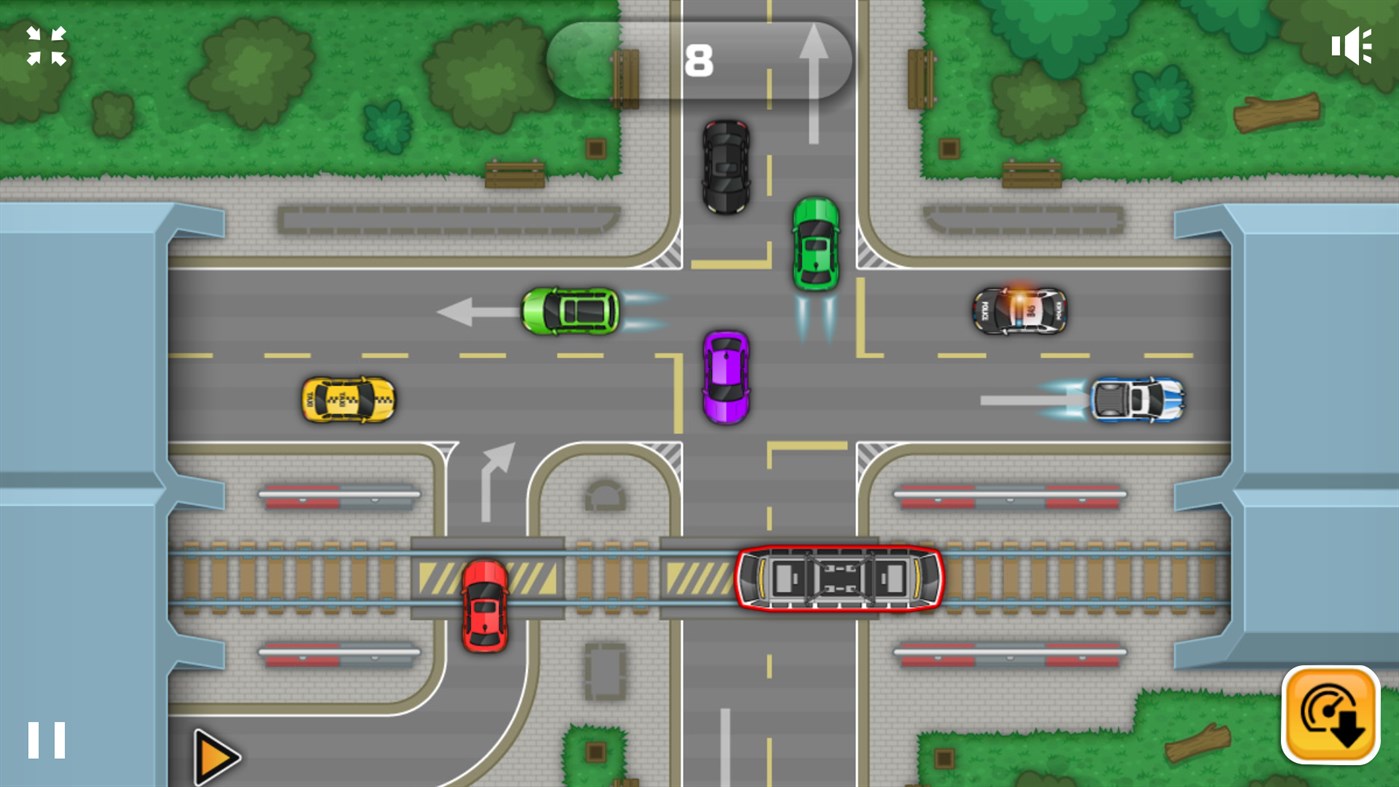Click the green car driving north
1399x787 pixels.
click(x=815, y=243)
